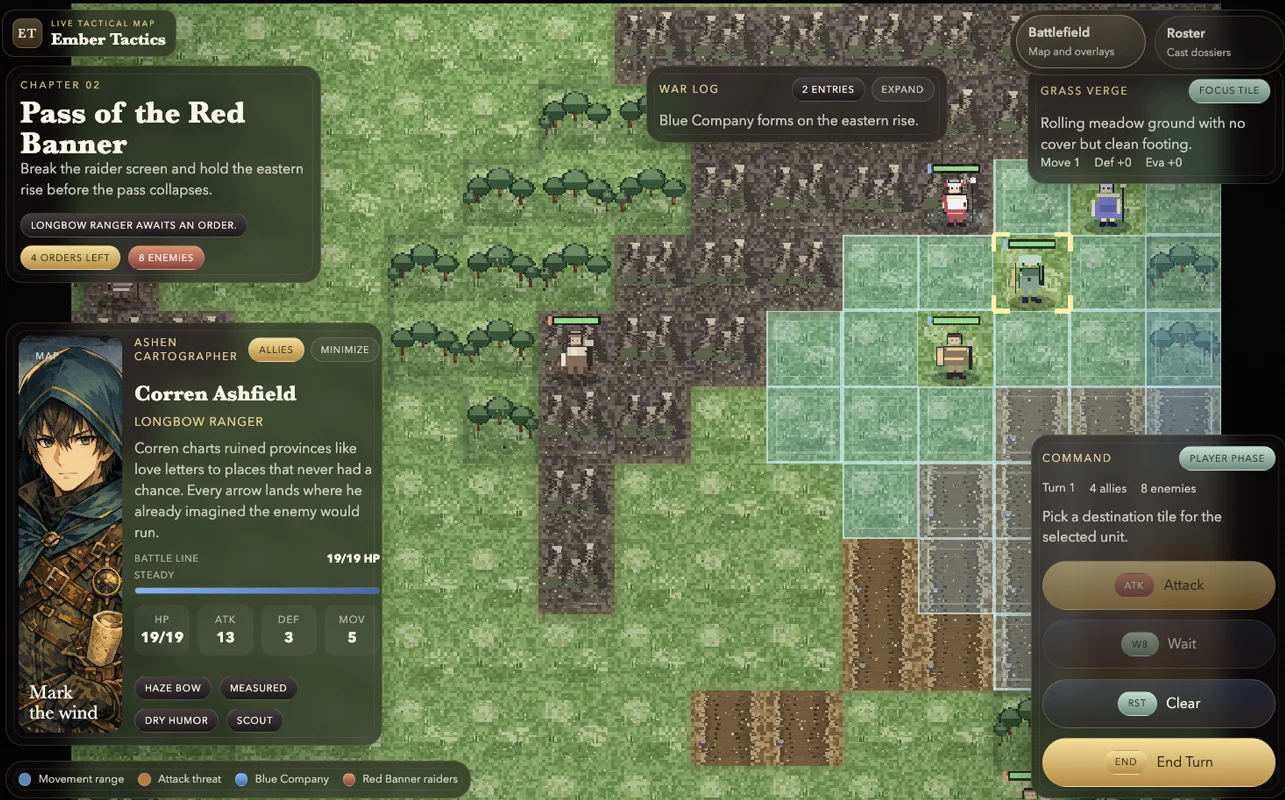Toggle the ALLIES filter on the cartographer panel
Viewport: 1285px width, 800px height.
[x=275, y=349]
